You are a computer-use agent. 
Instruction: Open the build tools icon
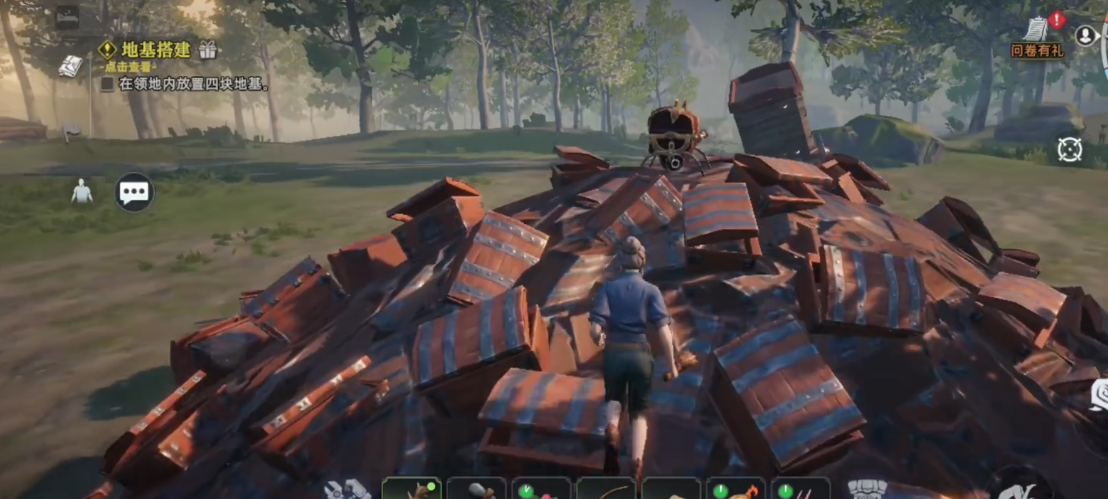pos(347,489)
